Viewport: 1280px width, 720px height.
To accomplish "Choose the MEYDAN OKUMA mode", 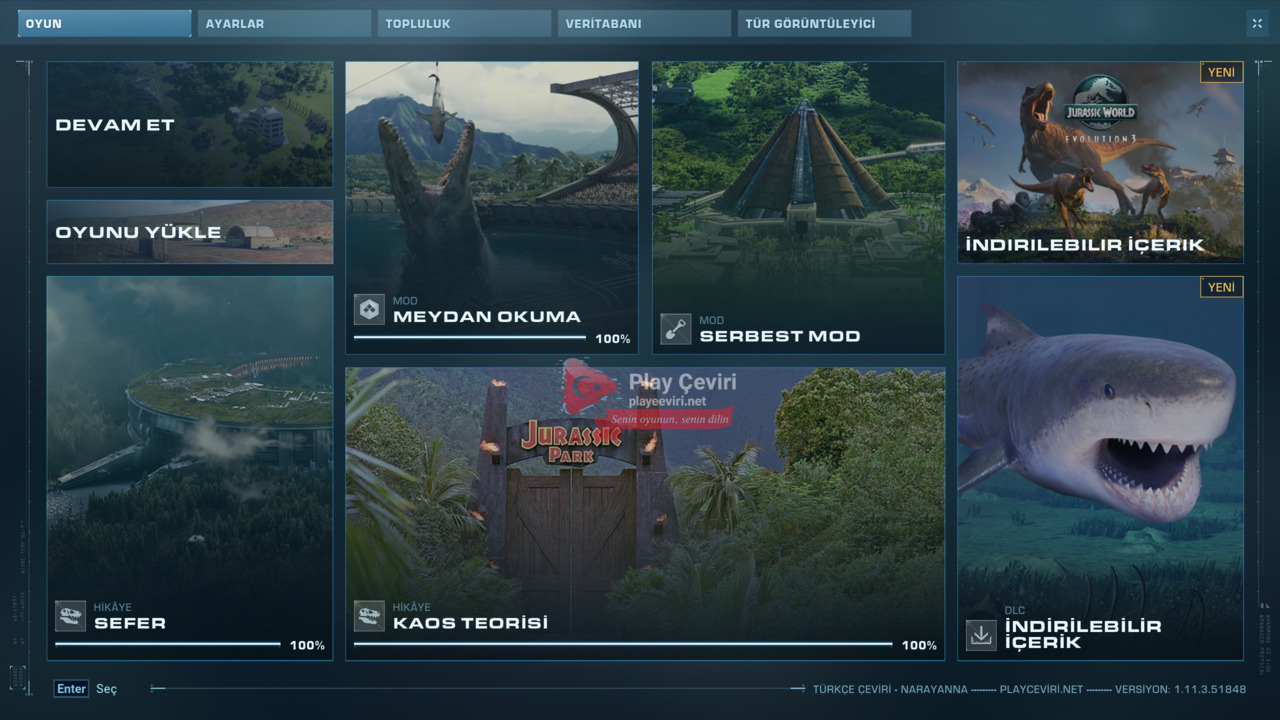I will (x=492, y=208).
